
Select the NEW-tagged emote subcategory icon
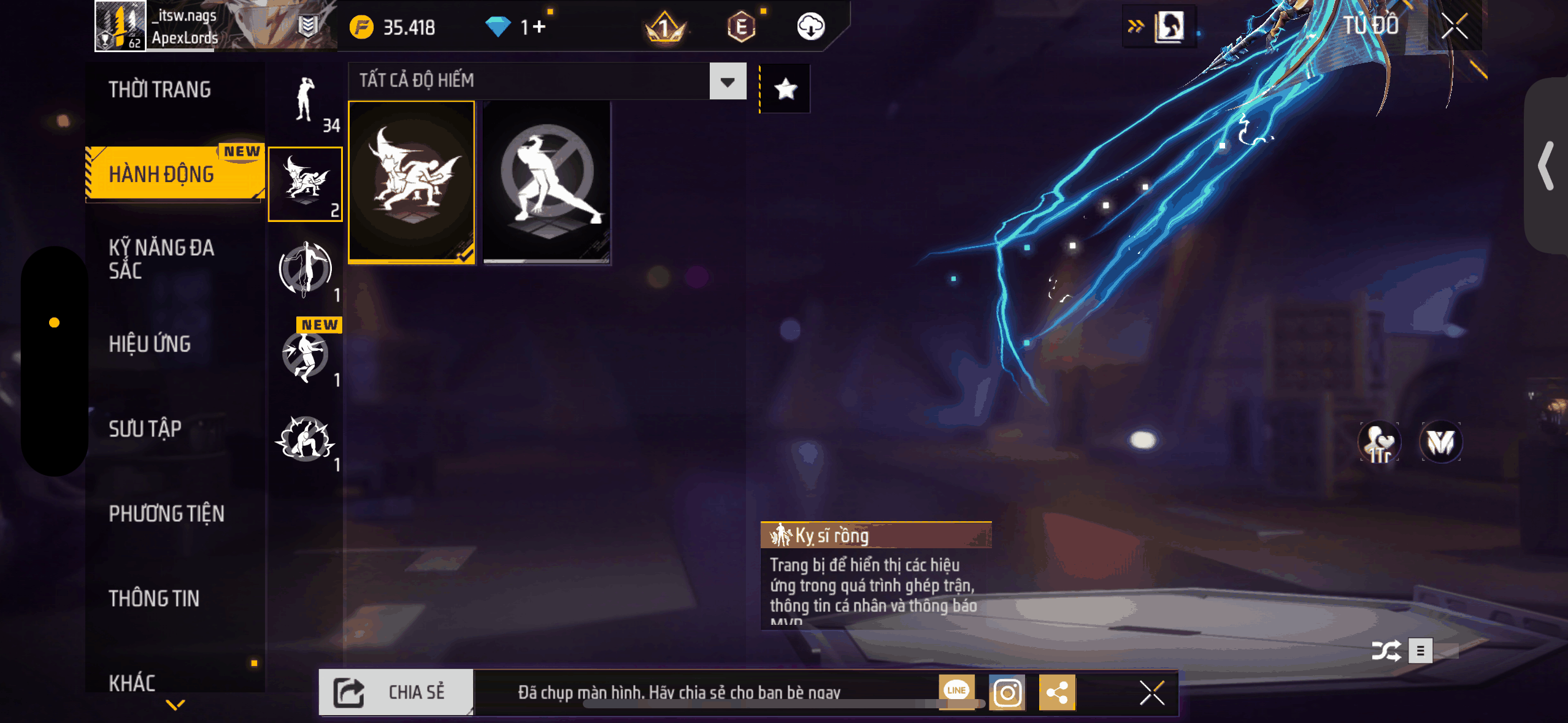click(306, 356)
